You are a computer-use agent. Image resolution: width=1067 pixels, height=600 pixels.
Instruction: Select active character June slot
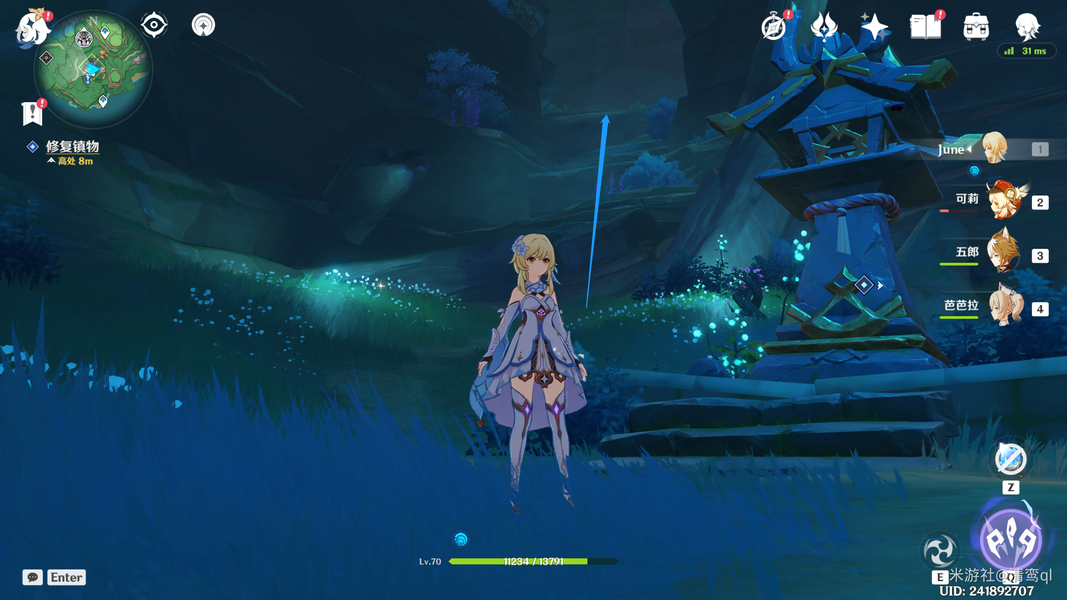point(993,149)
